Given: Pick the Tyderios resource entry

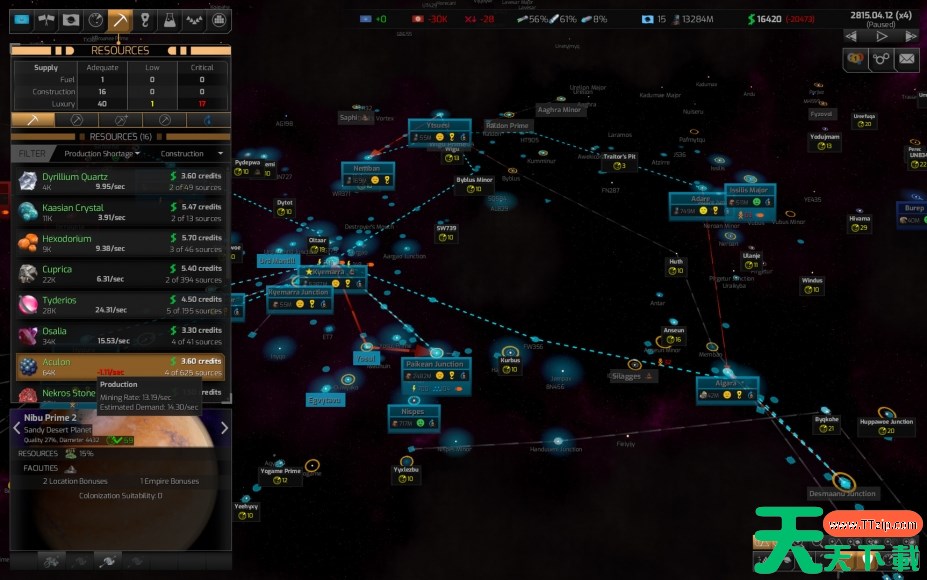Looking at the screenshot, I should [x=120, y=305].
